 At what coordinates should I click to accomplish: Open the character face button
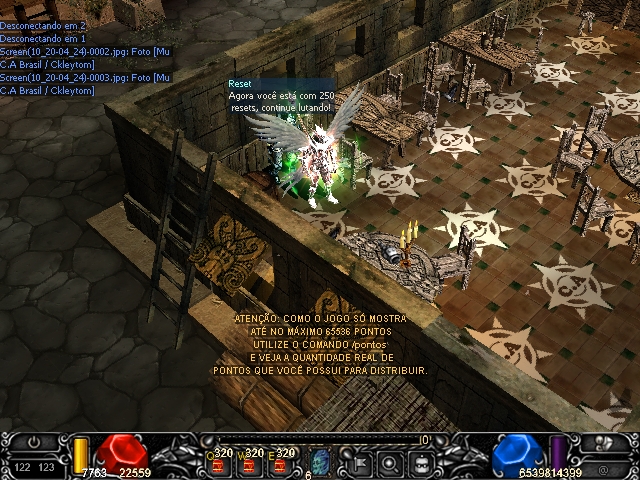(422, 462)
